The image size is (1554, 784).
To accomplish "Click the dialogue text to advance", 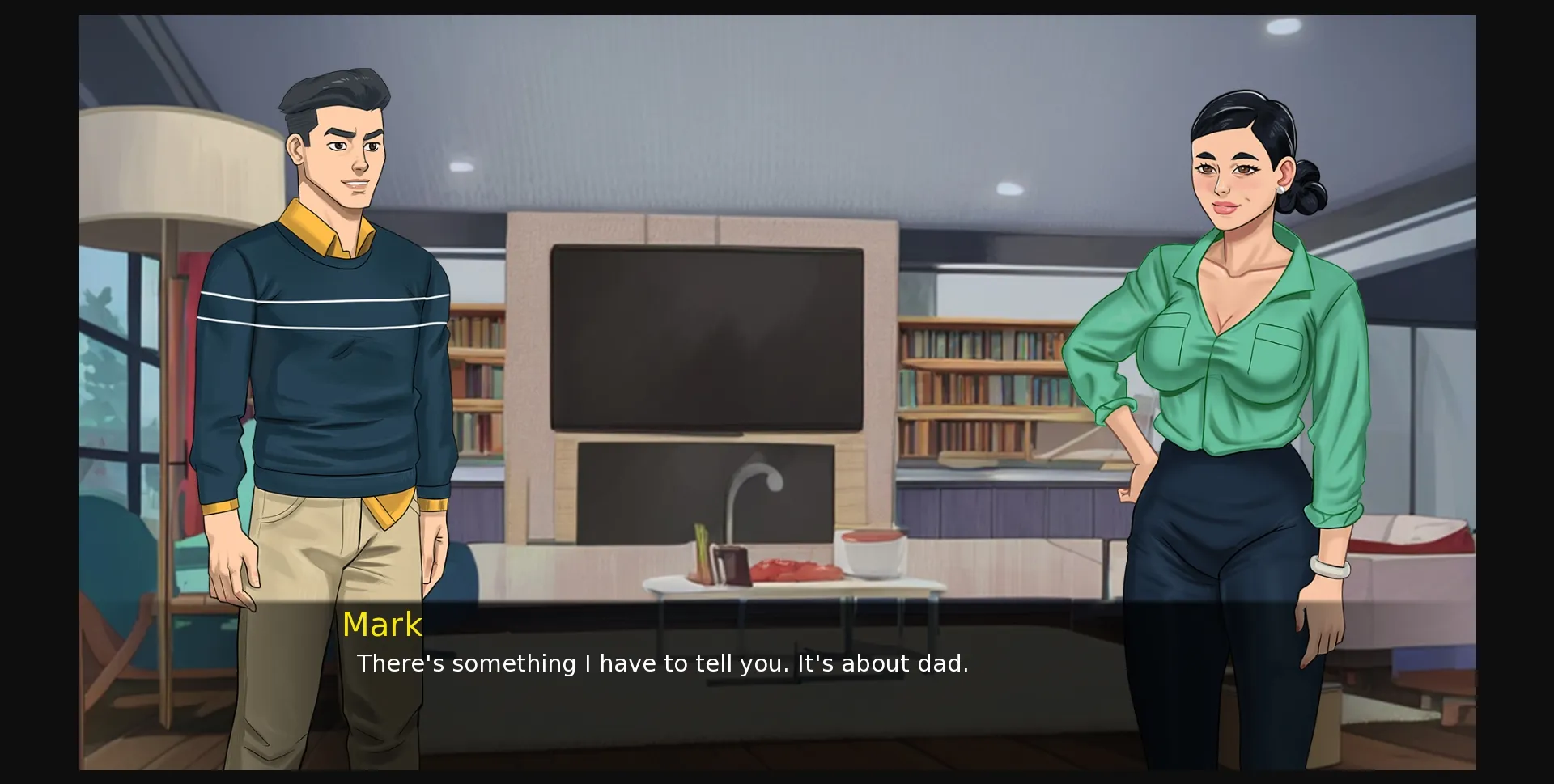I will [x=662, y=663].
